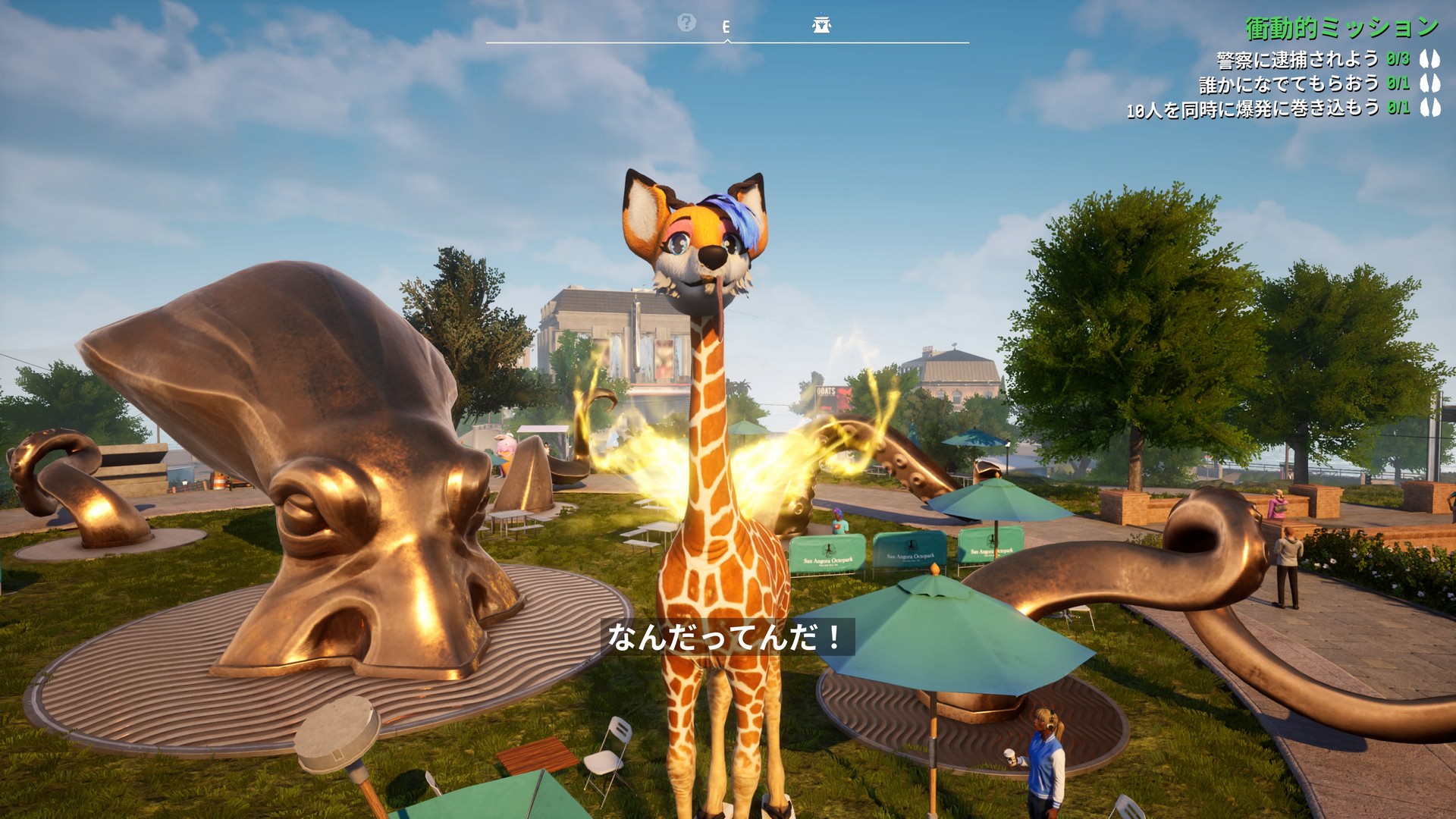Choose the 誰かになでてもらおう objective
The height and width of the screenshot is (819, 1456).
1288,83
